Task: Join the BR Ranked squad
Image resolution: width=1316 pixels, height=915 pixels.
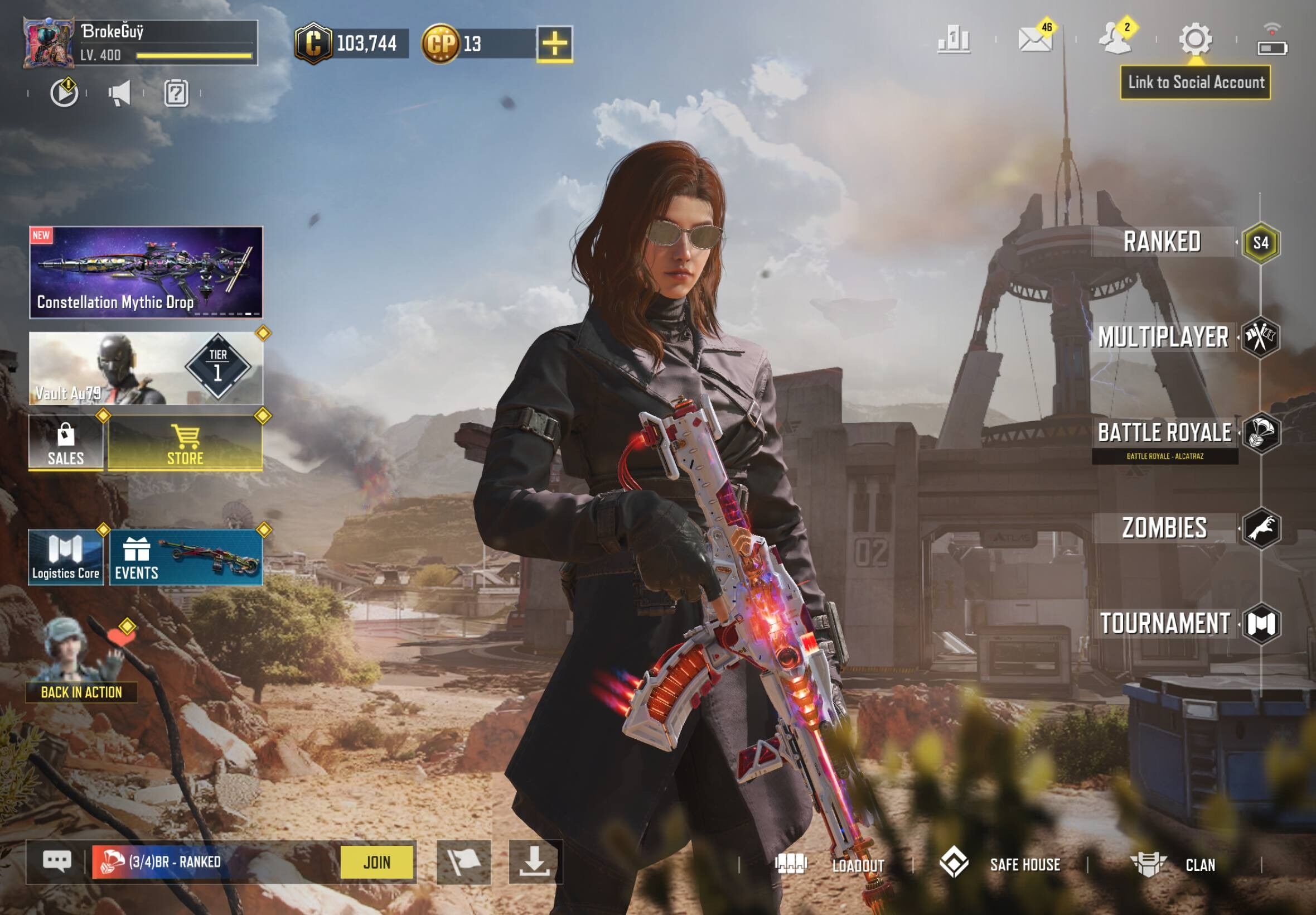Action: [x=376, y=862]
